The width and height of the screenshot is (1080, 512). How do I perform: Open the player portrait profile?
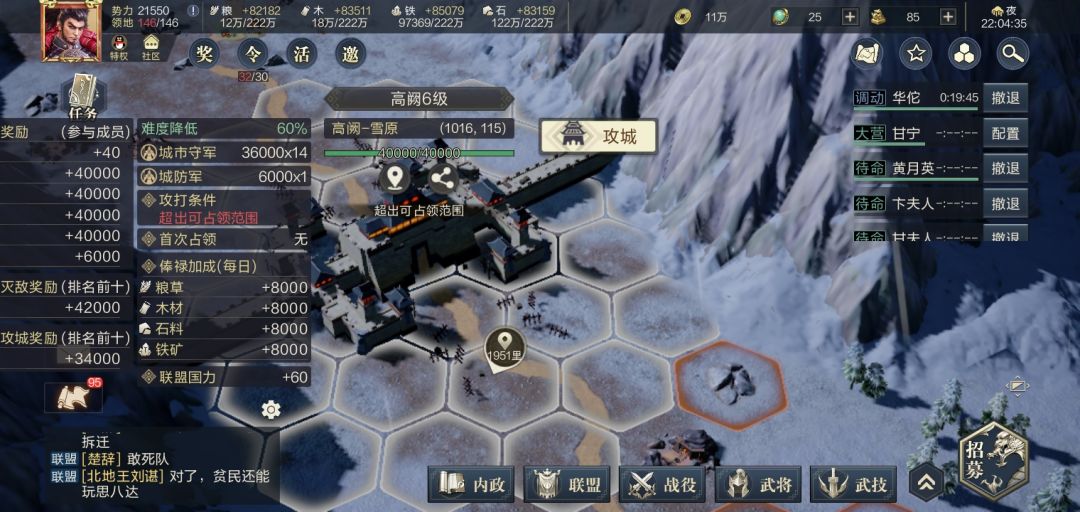pyautogui.click(x=70, y=30)
